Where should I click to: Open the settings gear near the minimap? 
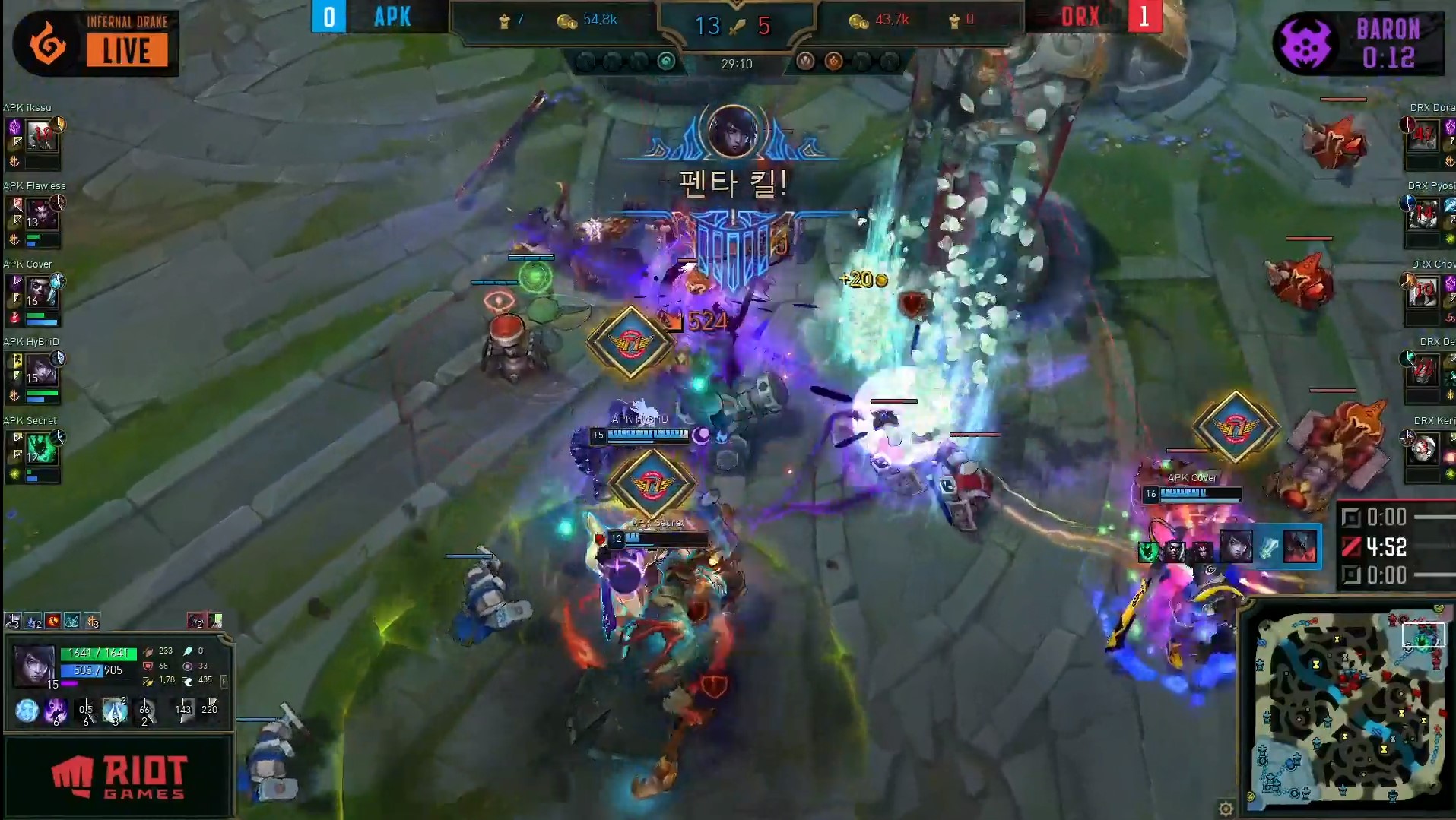[x=1226, y=809]
